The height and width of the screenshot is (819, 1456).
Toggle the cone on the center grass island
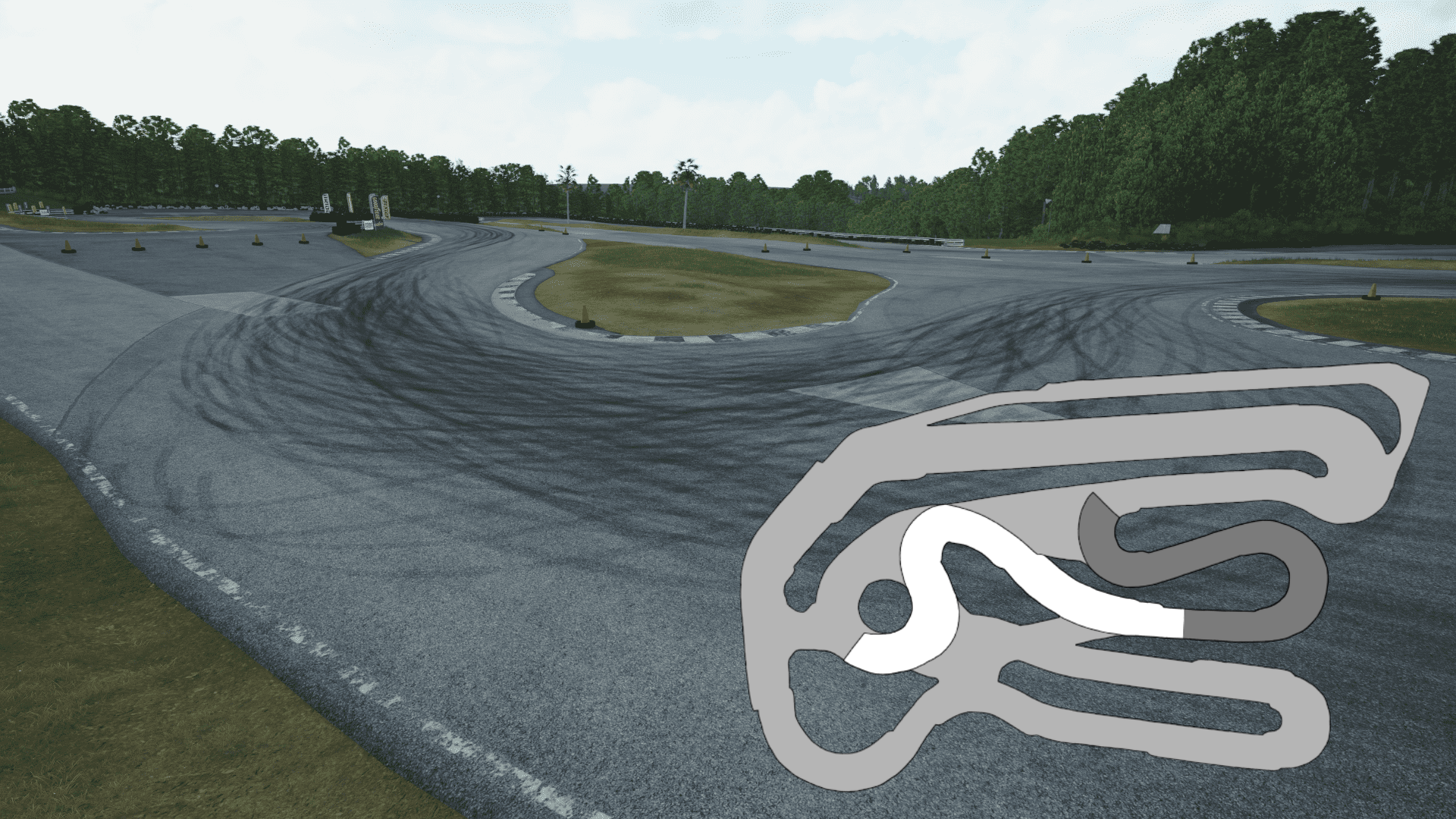[x=584, y=315]
